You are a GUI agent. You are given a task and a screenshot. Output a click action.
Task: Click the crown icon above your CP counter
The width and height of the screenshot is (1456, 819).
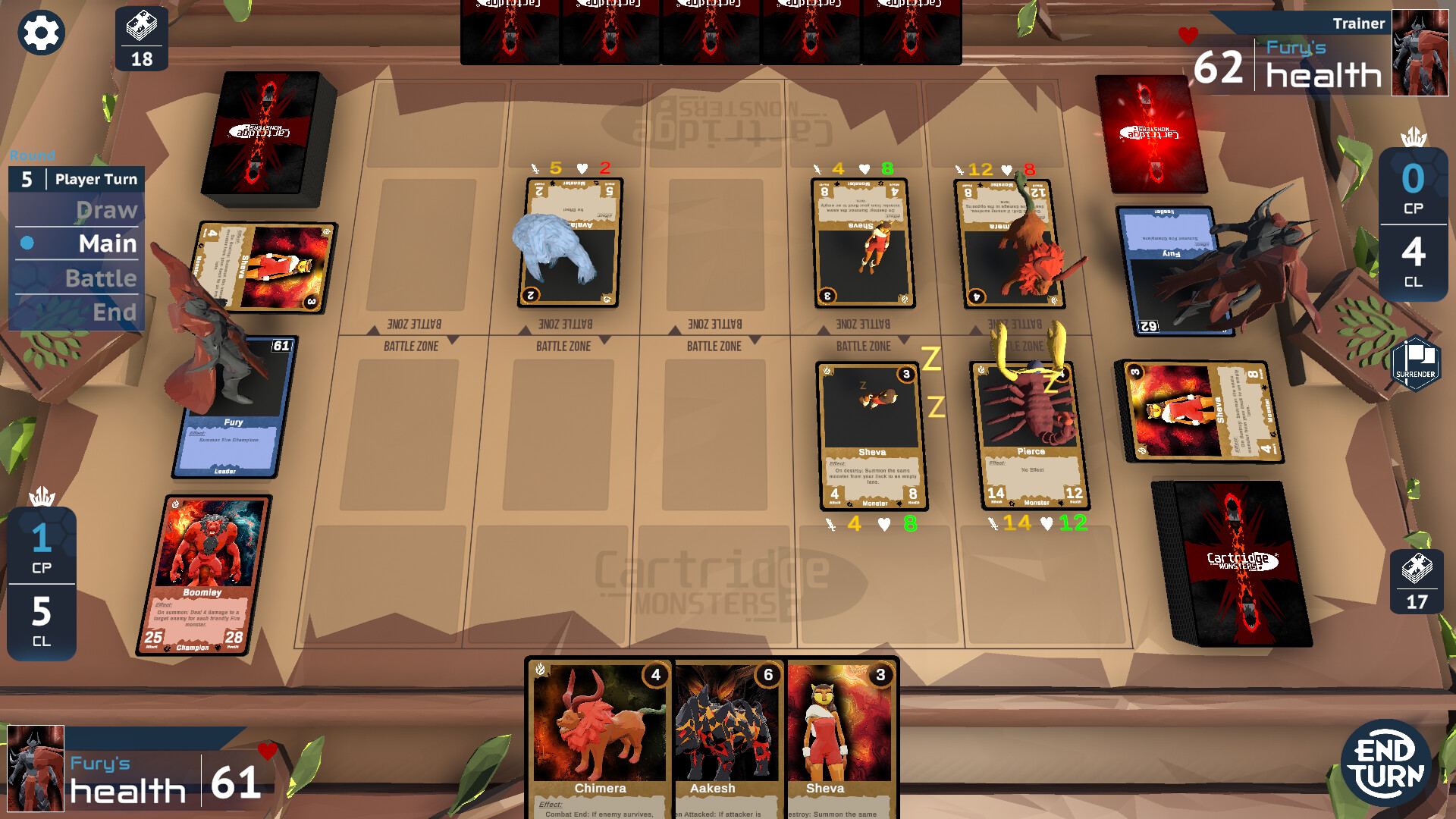pos(42,497)
